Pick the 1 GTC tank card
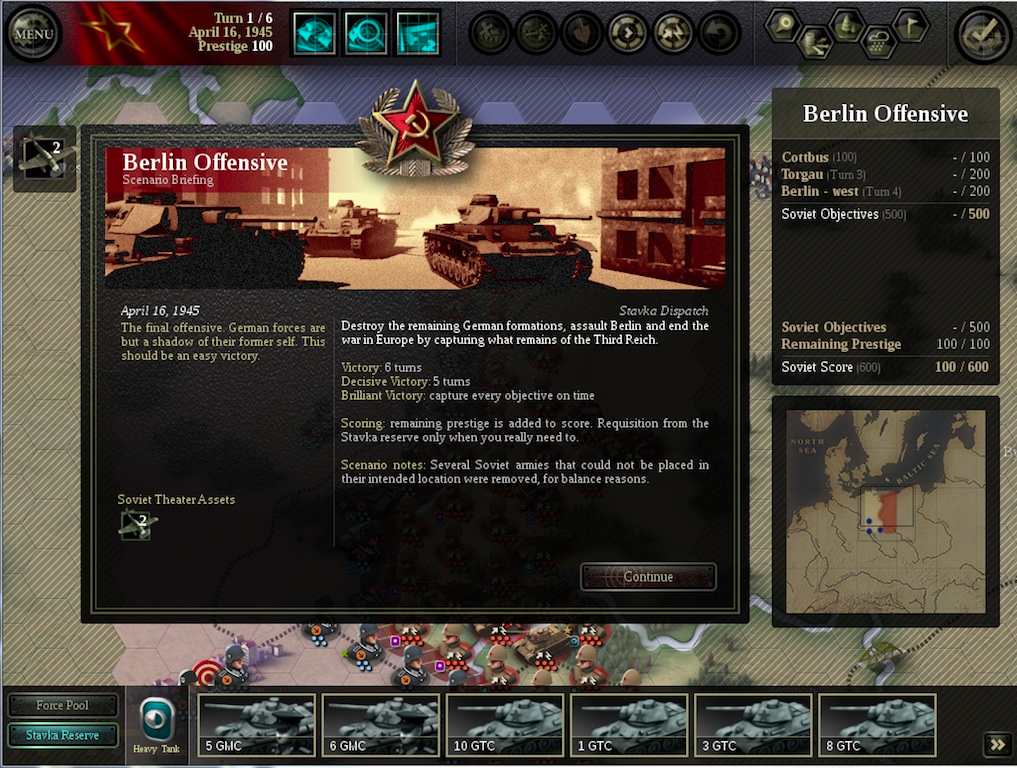Screen dimensions: 1017x768 pyautogui.click(x=630, y=725)
